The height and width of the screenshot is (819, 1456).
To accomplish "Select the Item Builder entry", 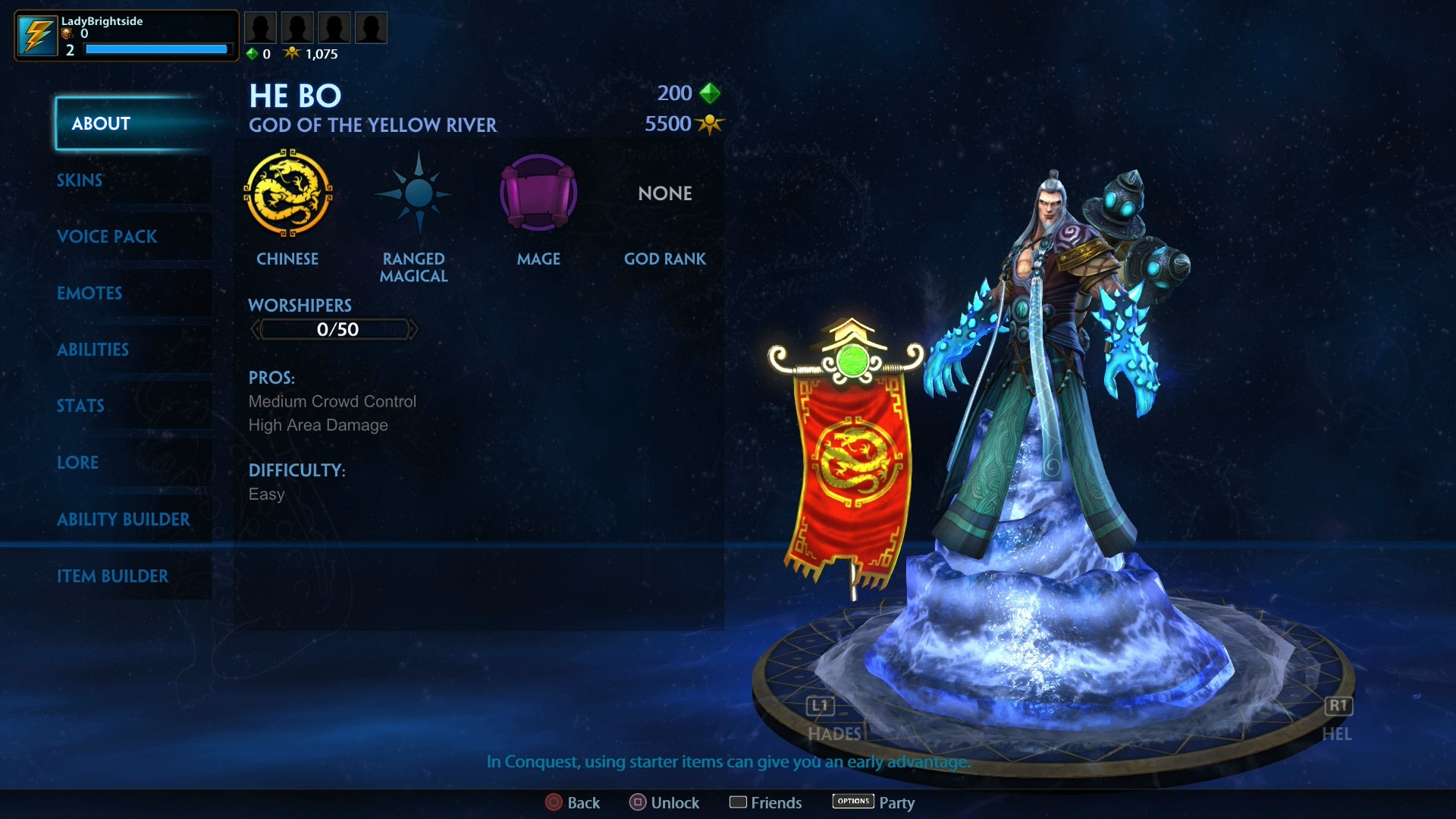I will 114,576.
